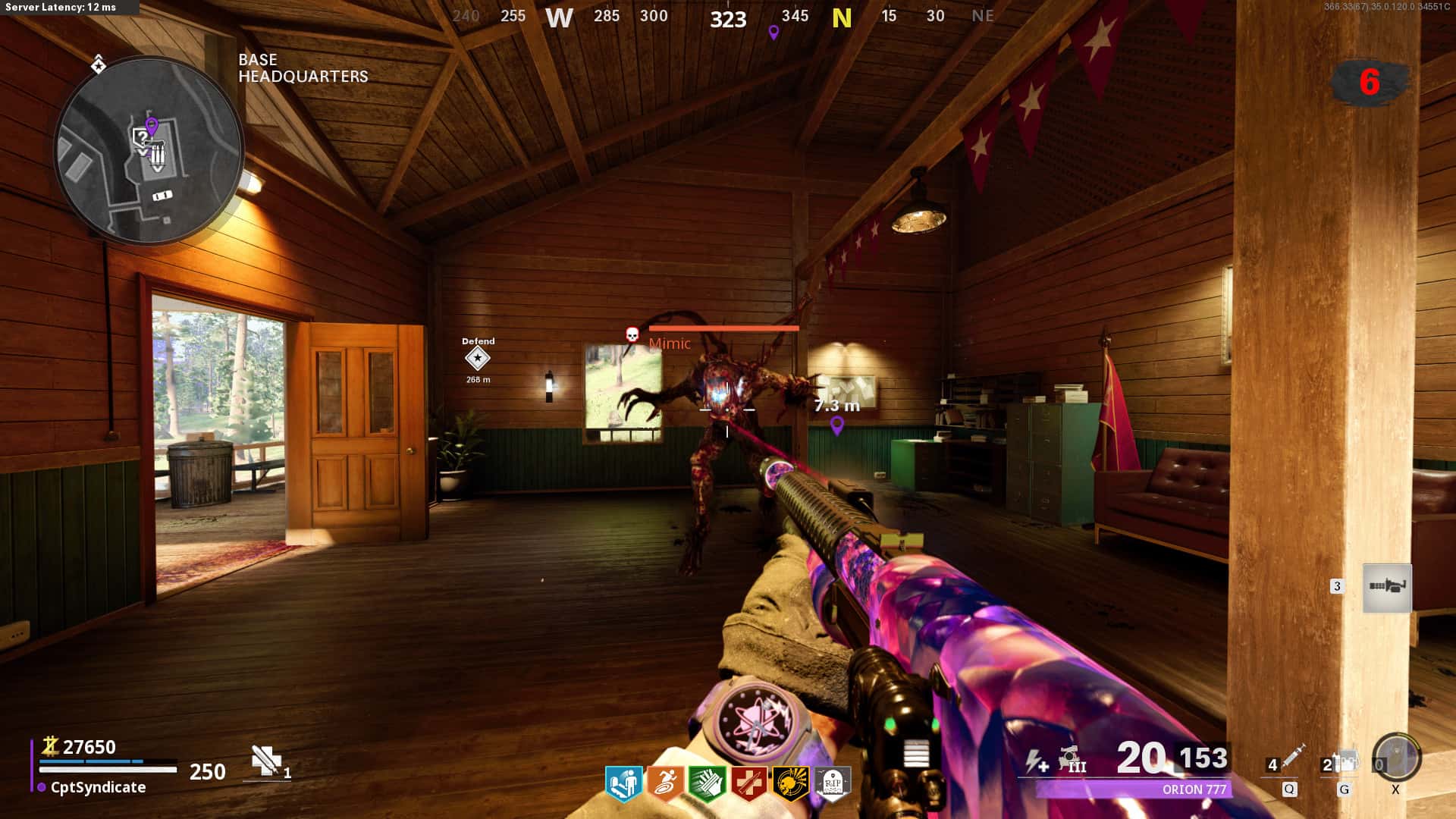This screenshot has height=819, width=1456.
Task: Click the purple ping marker on the compass
Action: (773, 33)
